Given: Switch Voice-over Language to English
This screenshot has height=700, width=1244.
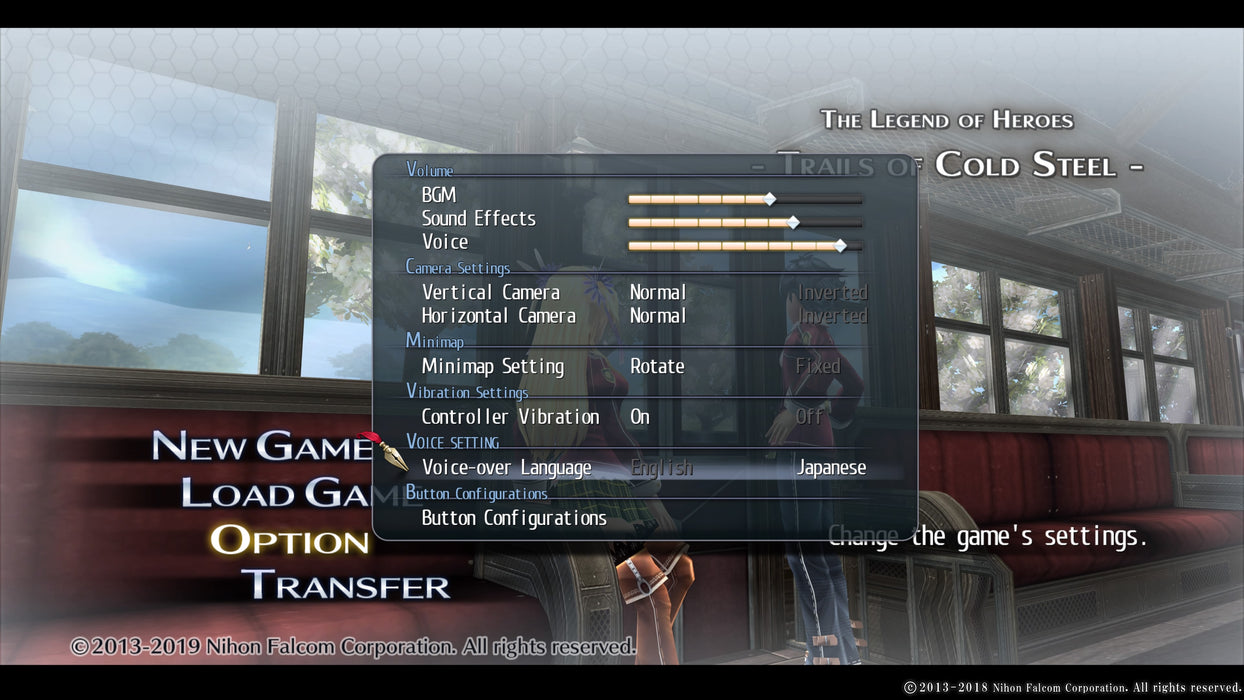Looking at the screenshot, I should click(662, 468).
